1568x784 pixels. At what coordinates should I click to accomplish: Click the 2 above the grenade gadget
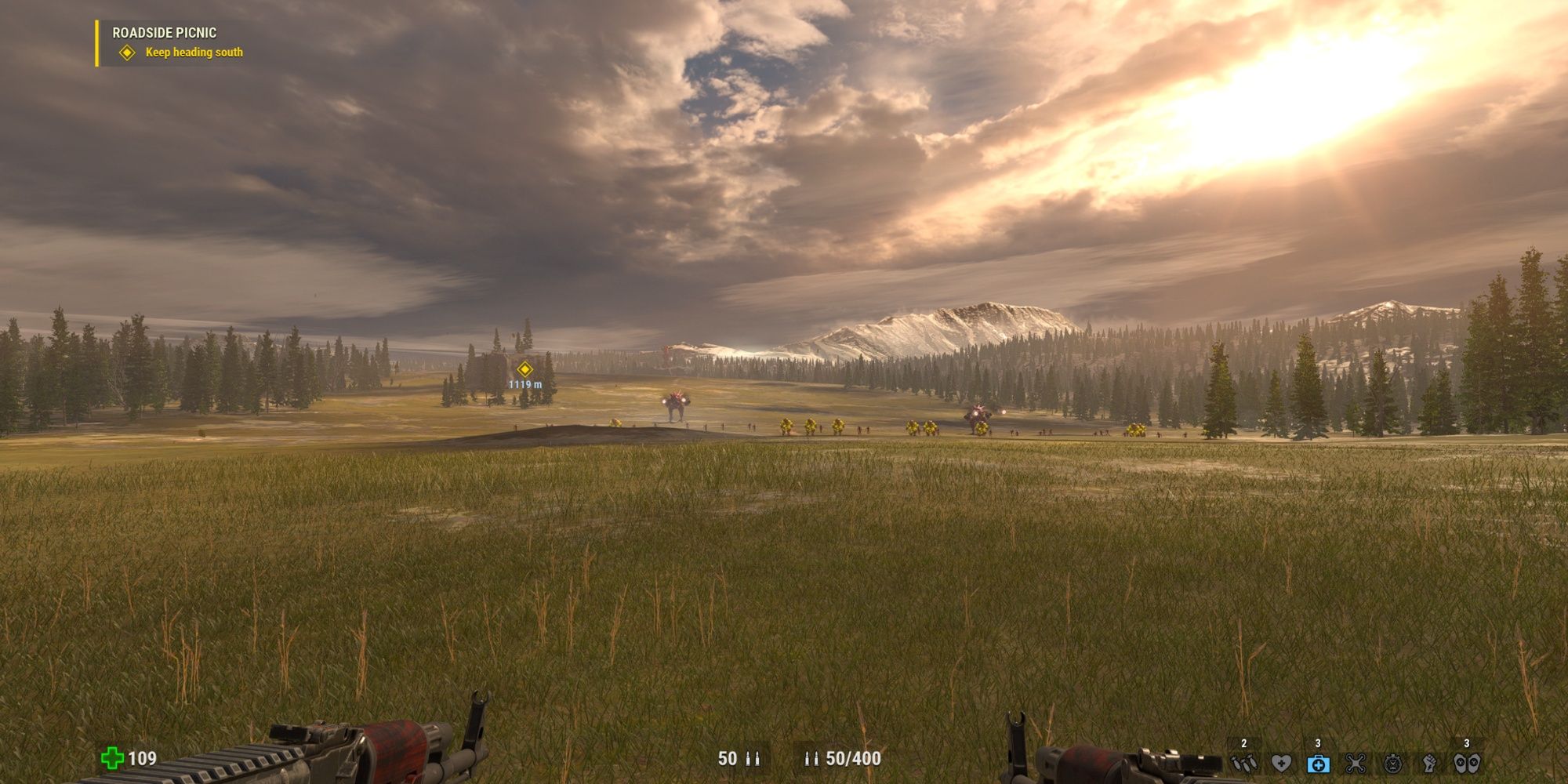[x=1244, y=742]
